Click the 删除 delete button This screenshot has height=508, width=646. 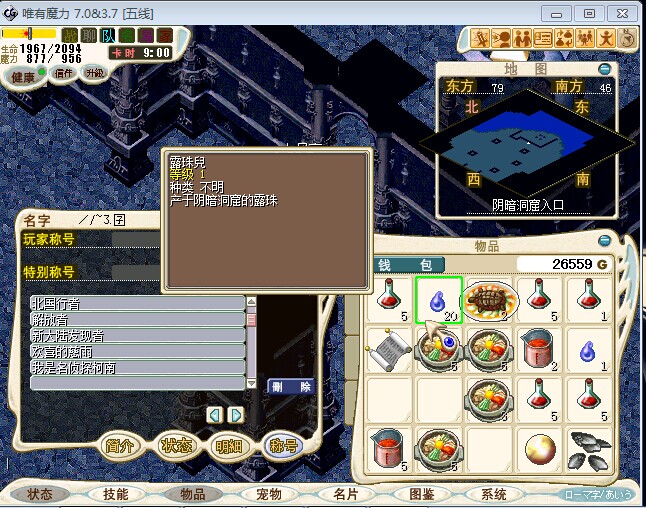click(291, 386)
